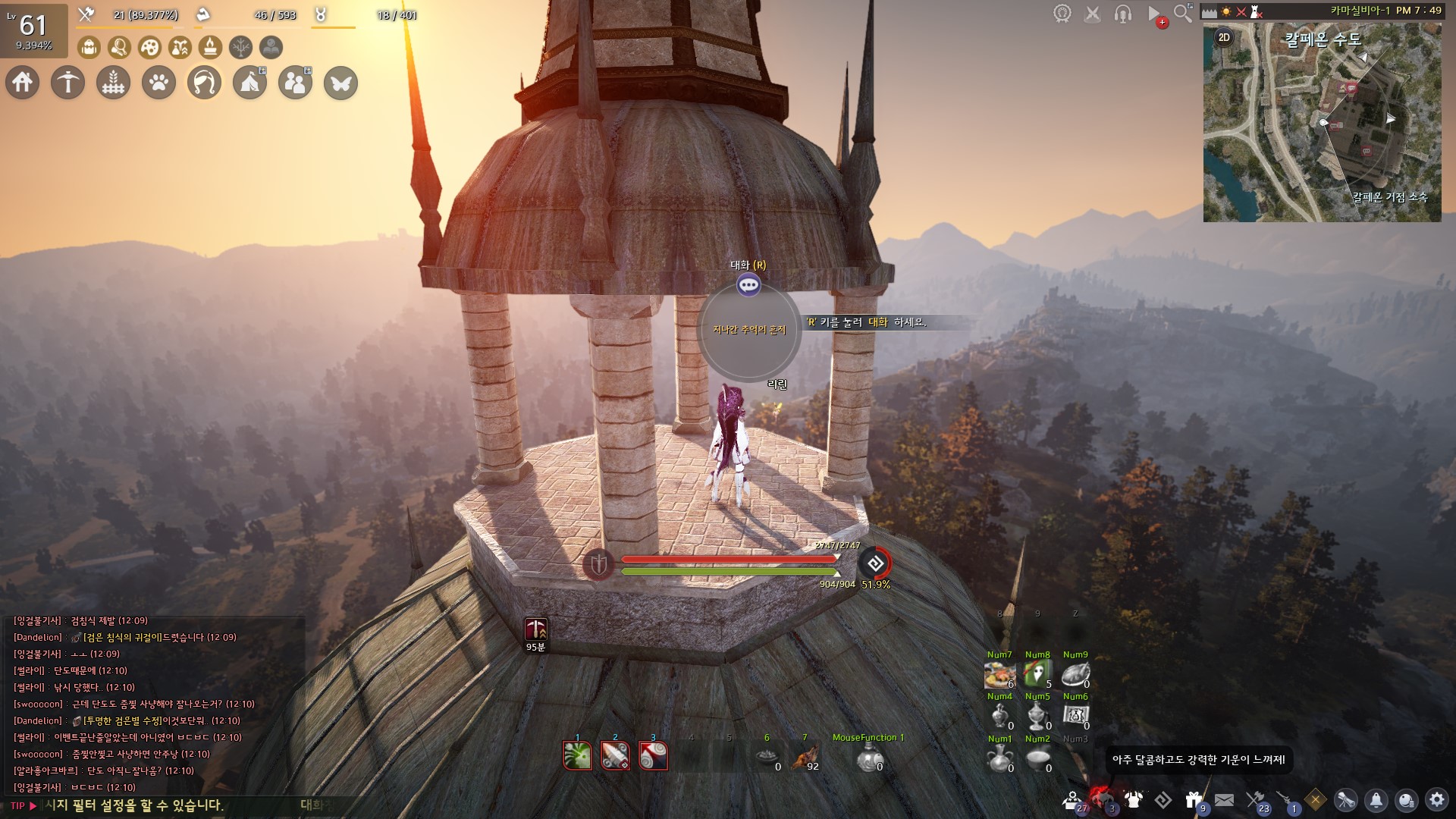Screen dimensions: 1456x819
Task: Select the painter's palette icon
Action: point(150,48)
